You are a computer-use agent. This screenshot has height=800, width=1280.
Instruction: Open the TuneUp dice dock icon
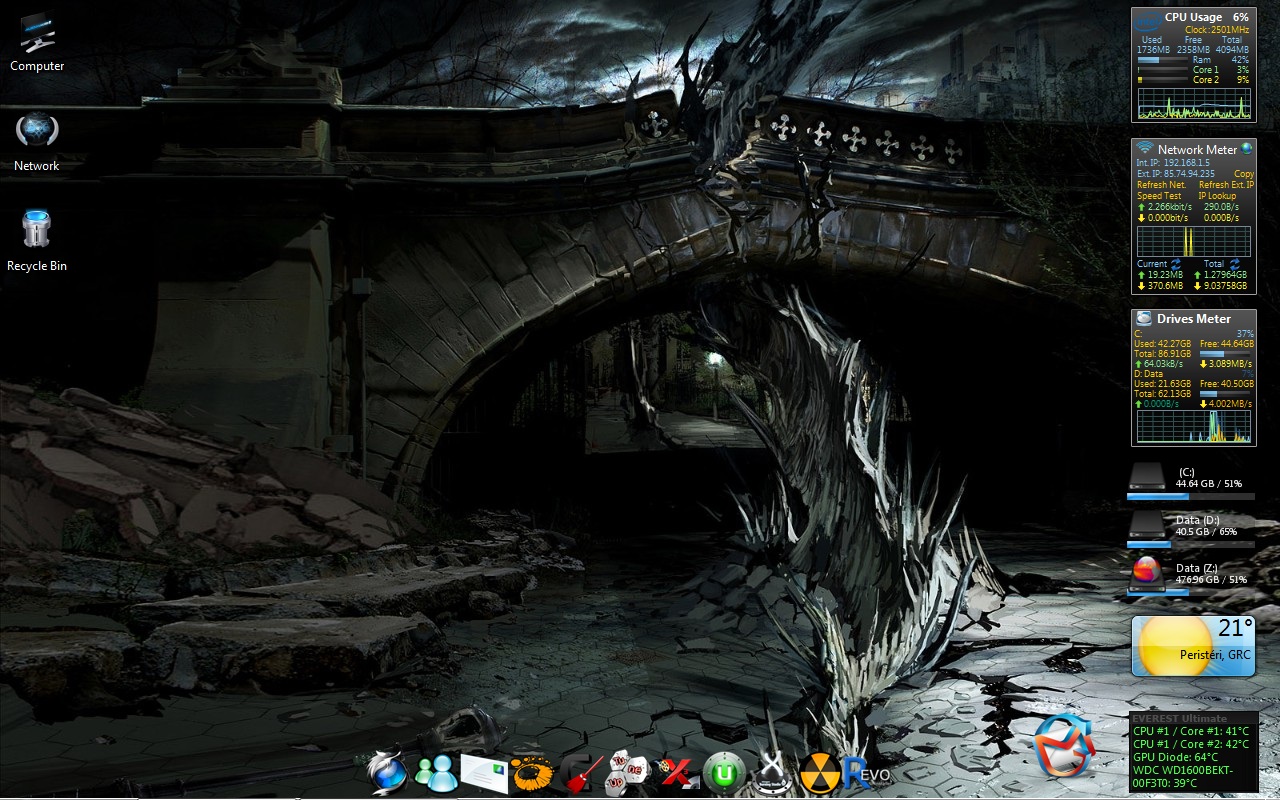(x=629, y=772)
